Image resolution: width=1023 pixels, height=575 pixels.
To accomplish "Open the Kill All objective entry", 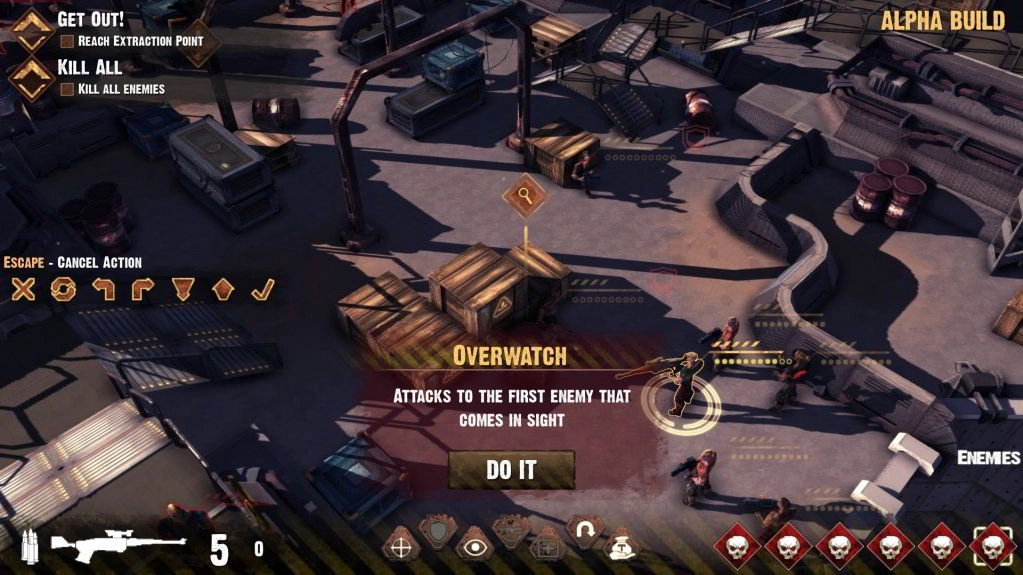I will 90,67.
